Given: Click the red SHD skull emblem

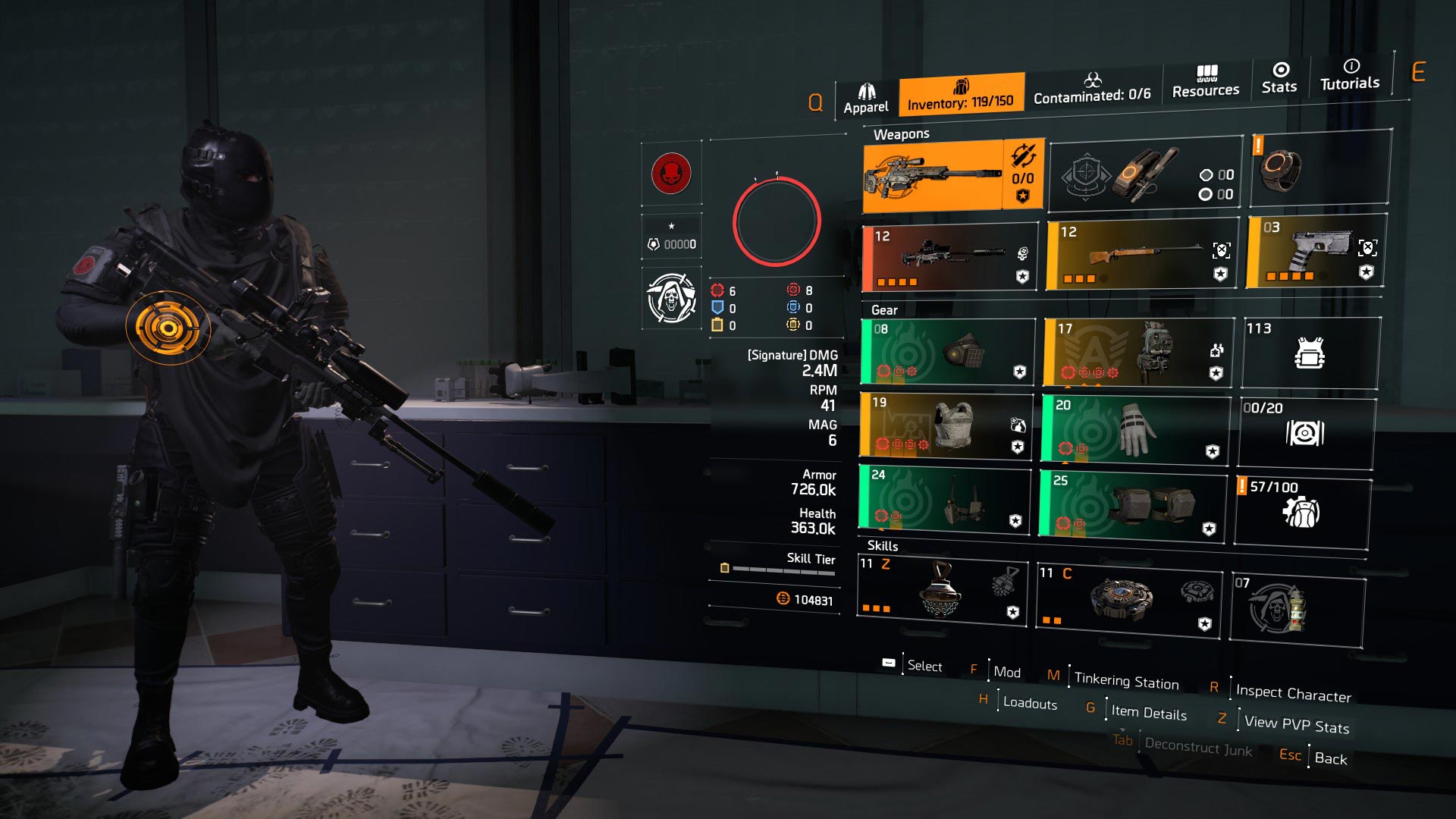Looking at the screenshot, I should coord(670,173).
